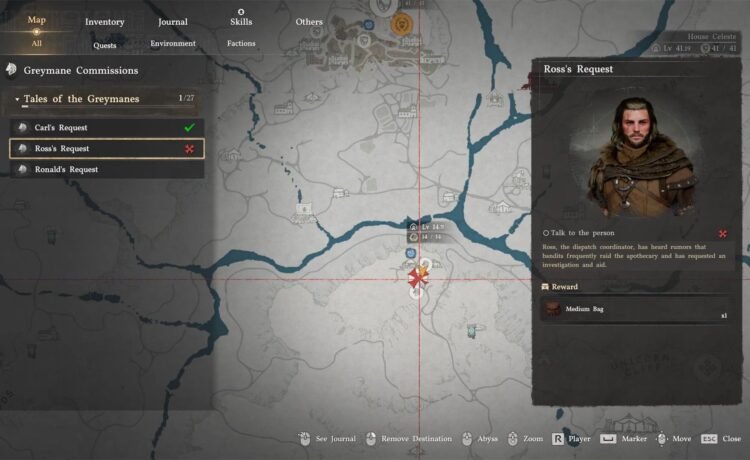This screenshot has width=750, height=460.
Task: Select the All map filter
Action: 36,43
